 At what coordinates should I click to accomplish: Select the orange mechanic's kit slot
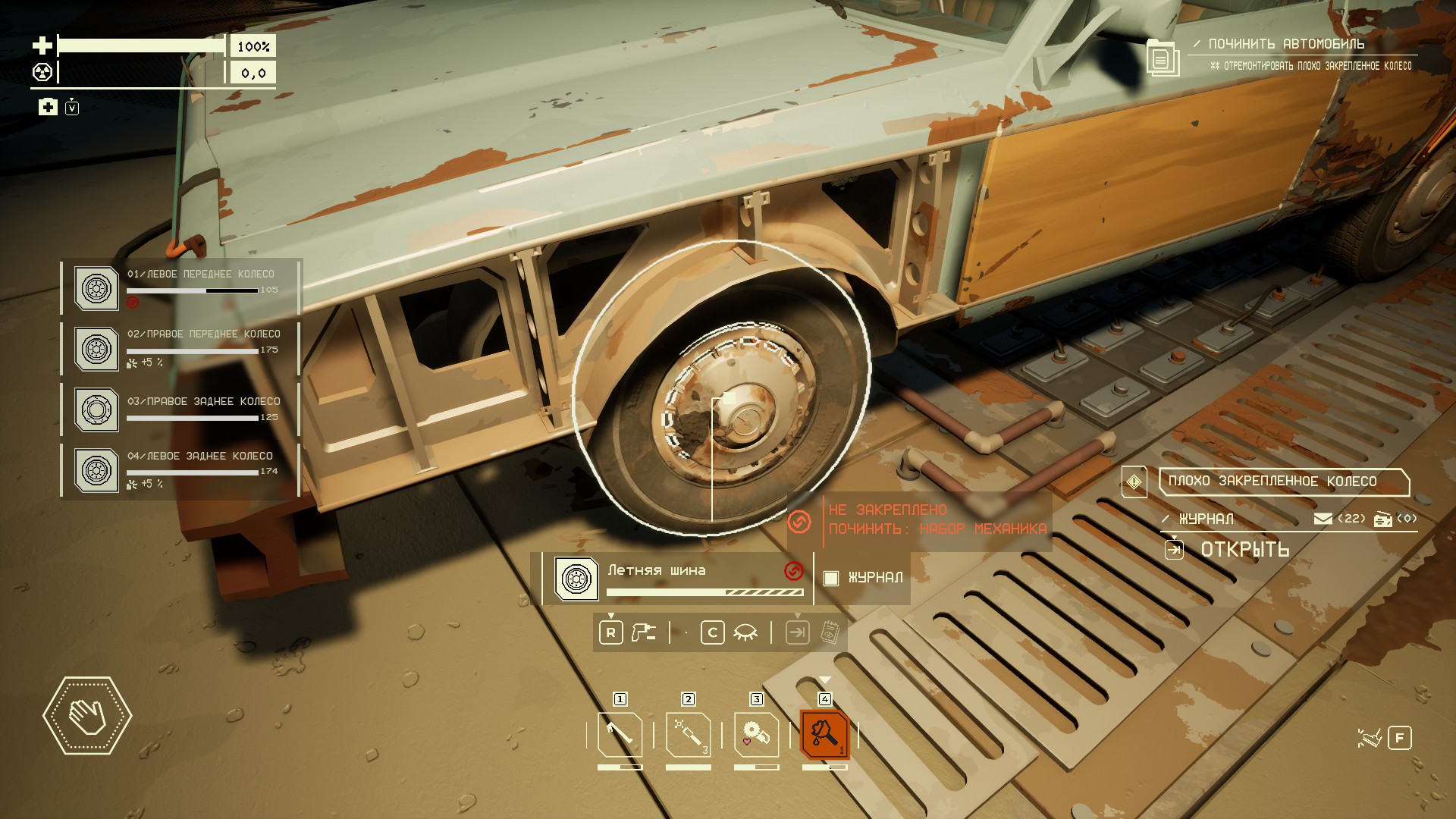click(824, 735)
